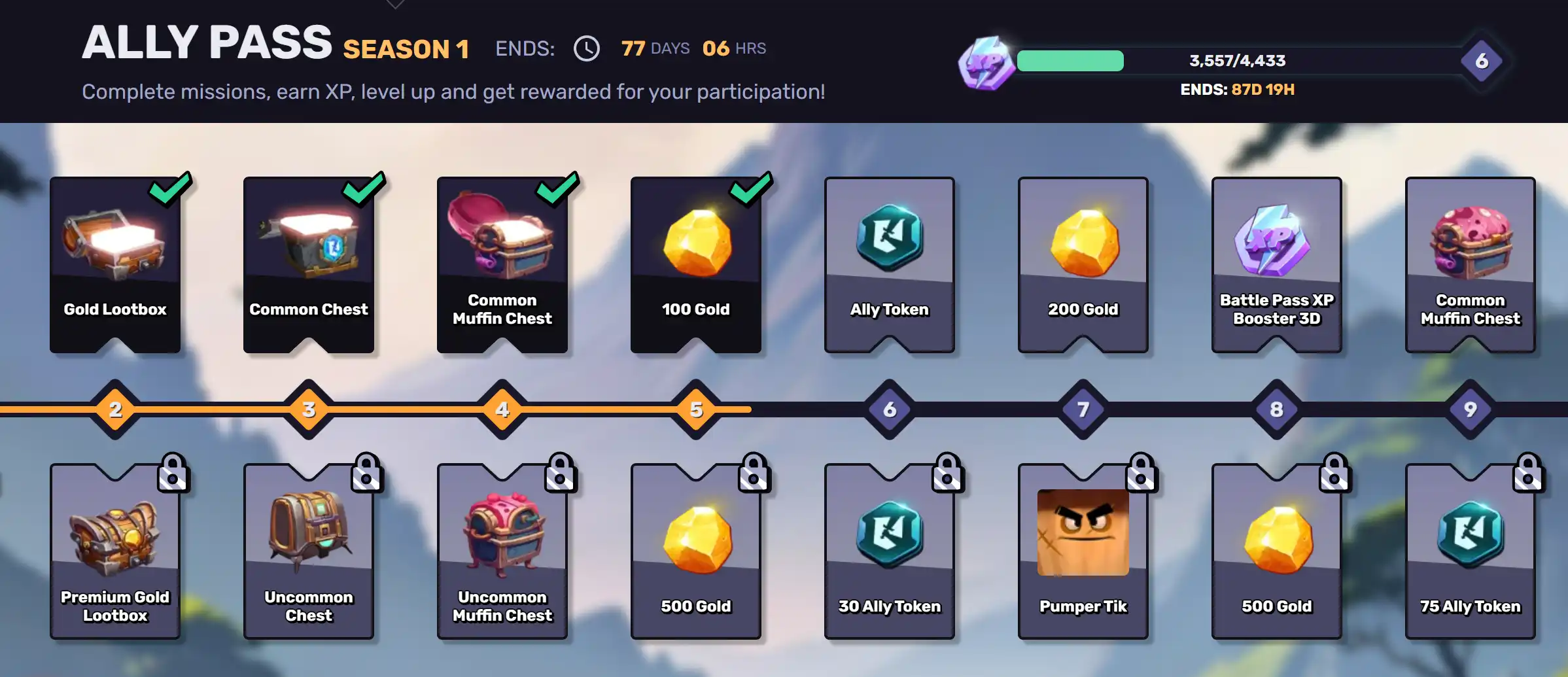The height and width of the screenshot is (677, 1568).
Task: Choose the locked Uncommon Muffin Chest card
Action: tap(502, 551)
